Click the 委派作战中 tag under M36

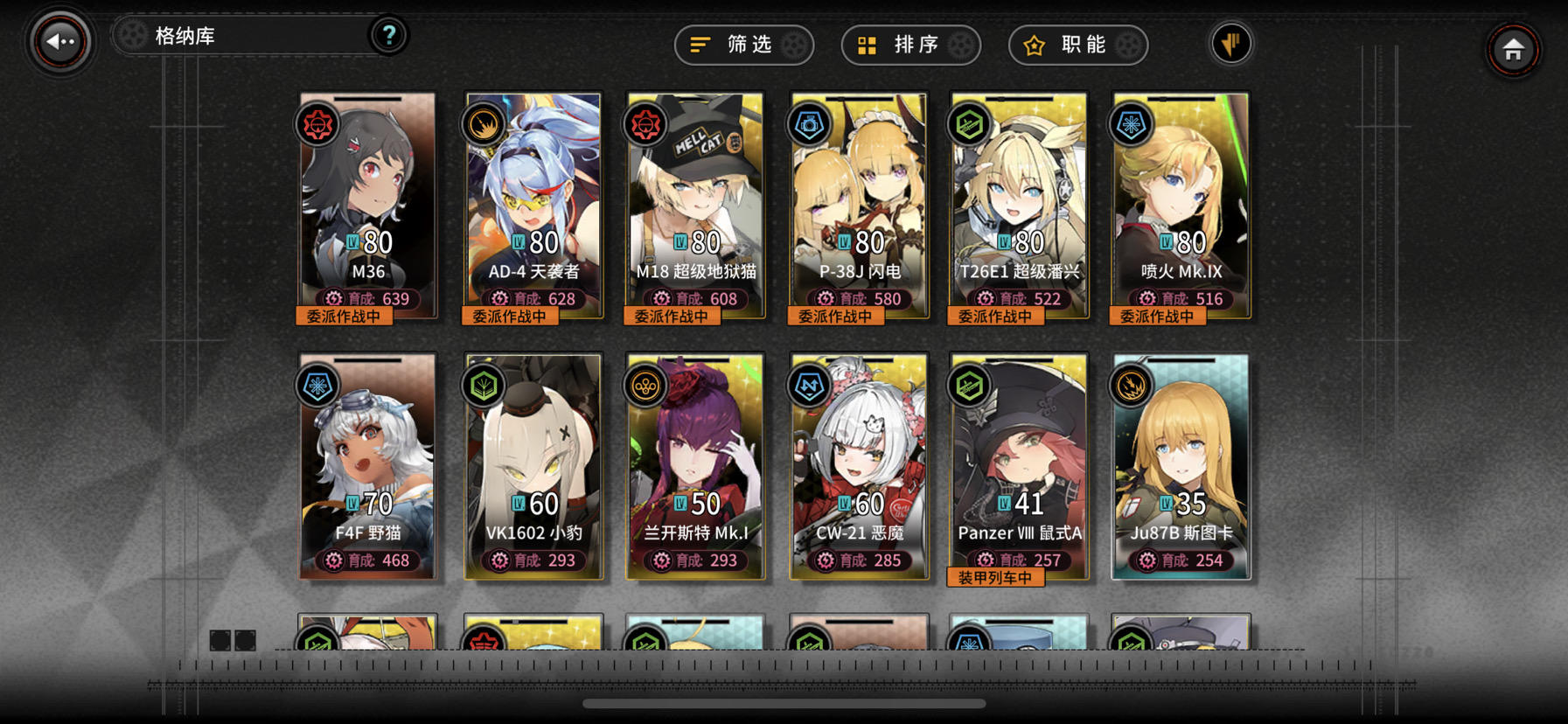345,316
